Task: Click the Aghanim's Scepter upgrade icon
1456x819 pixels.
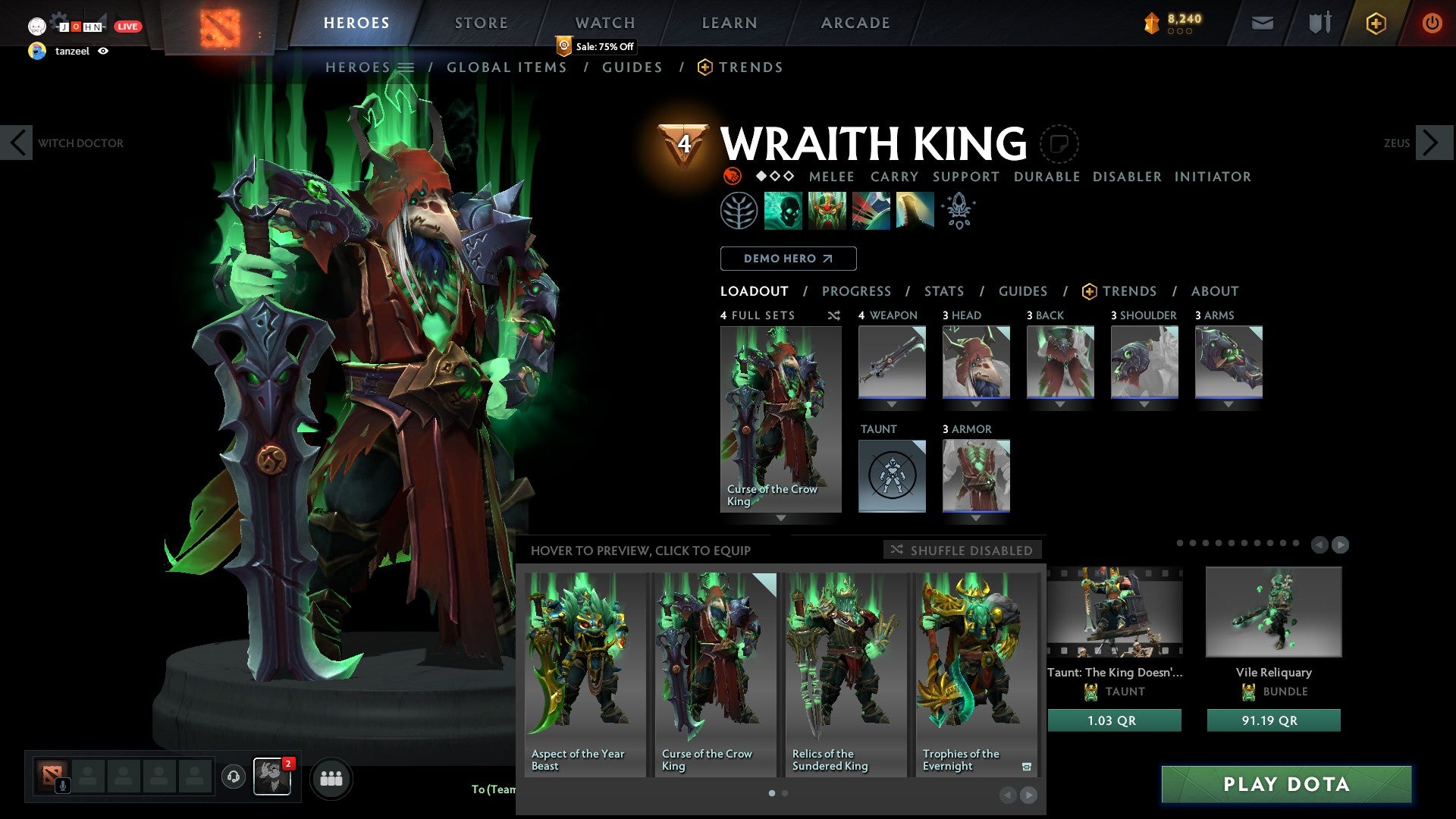Action: (958, 210)
